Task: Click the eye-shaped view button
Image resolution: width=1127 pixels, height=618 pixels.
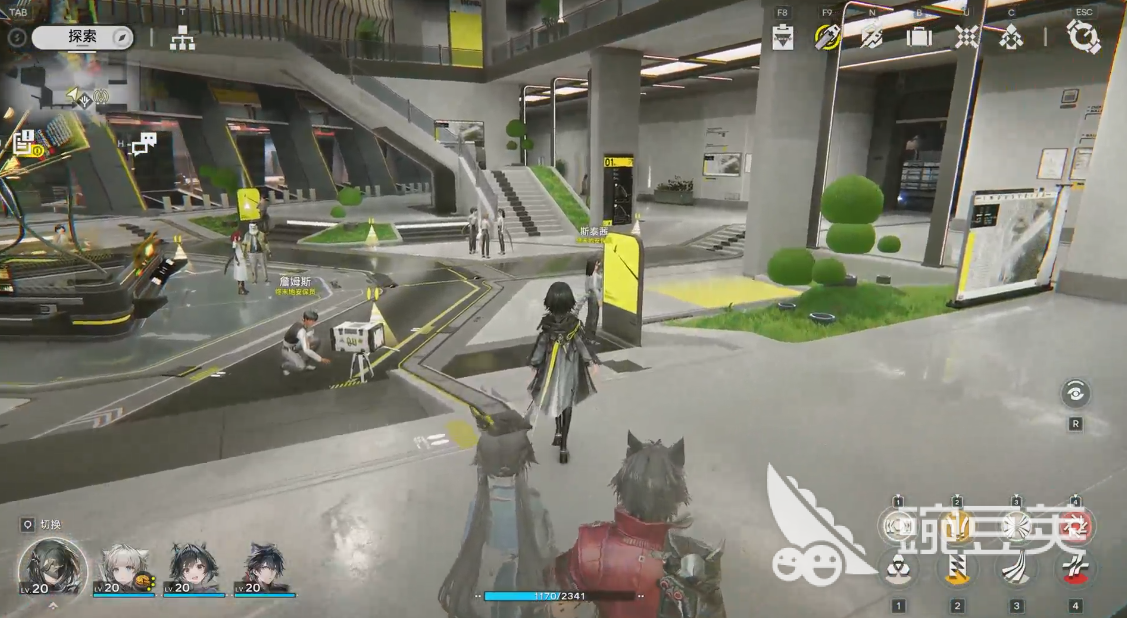Action: [x=1076, y=394]
